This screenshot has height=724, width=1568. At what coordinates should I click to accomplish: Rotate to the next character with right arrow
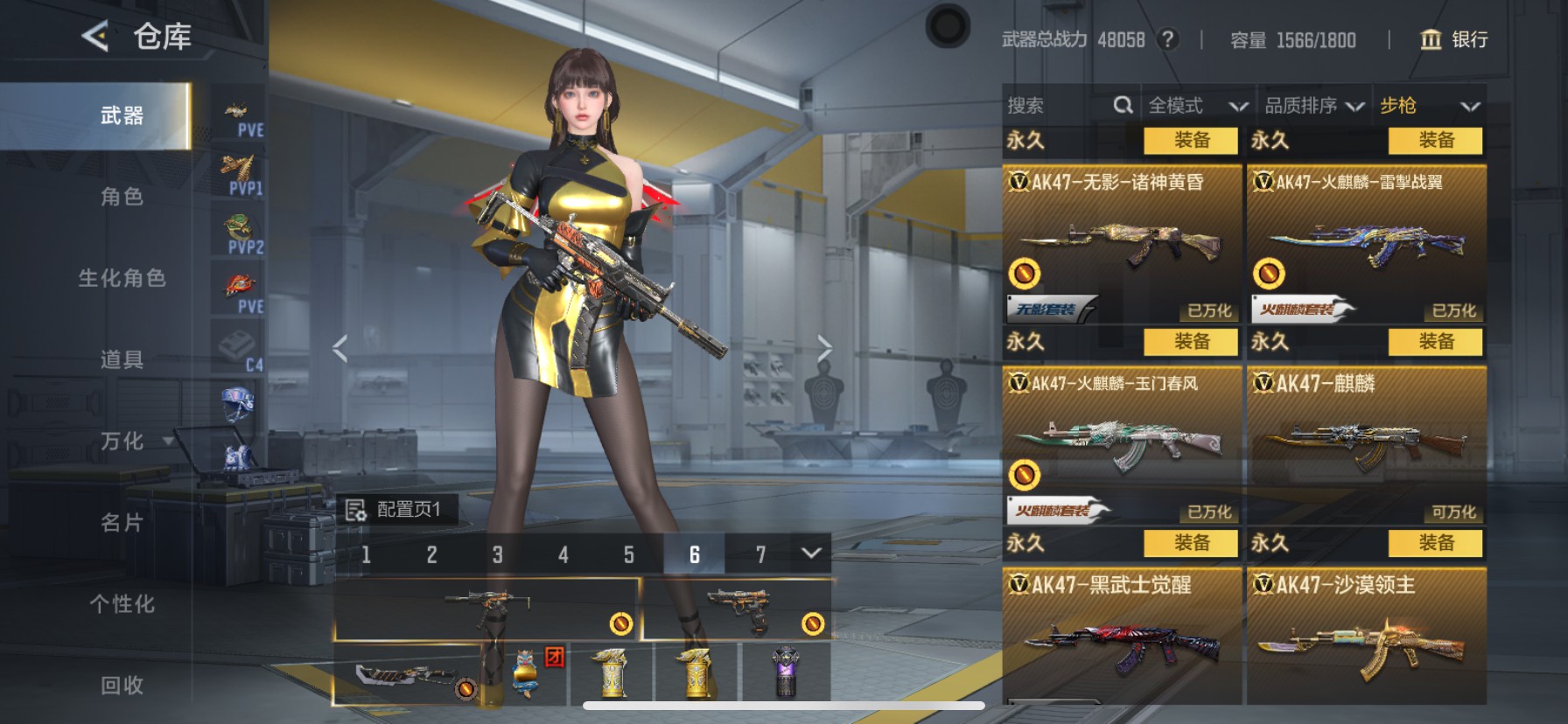point(824,348)
